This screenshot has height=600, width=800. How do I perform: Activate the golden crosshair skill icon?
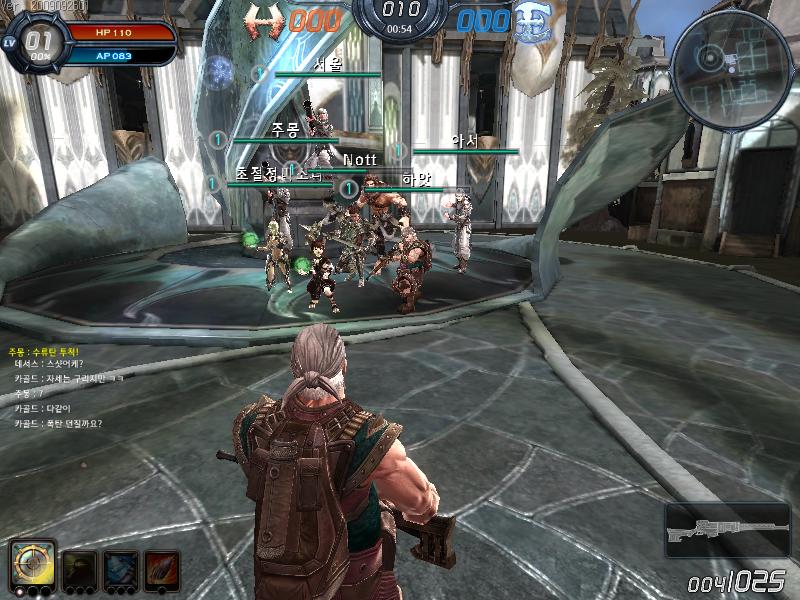pos(34,566)
